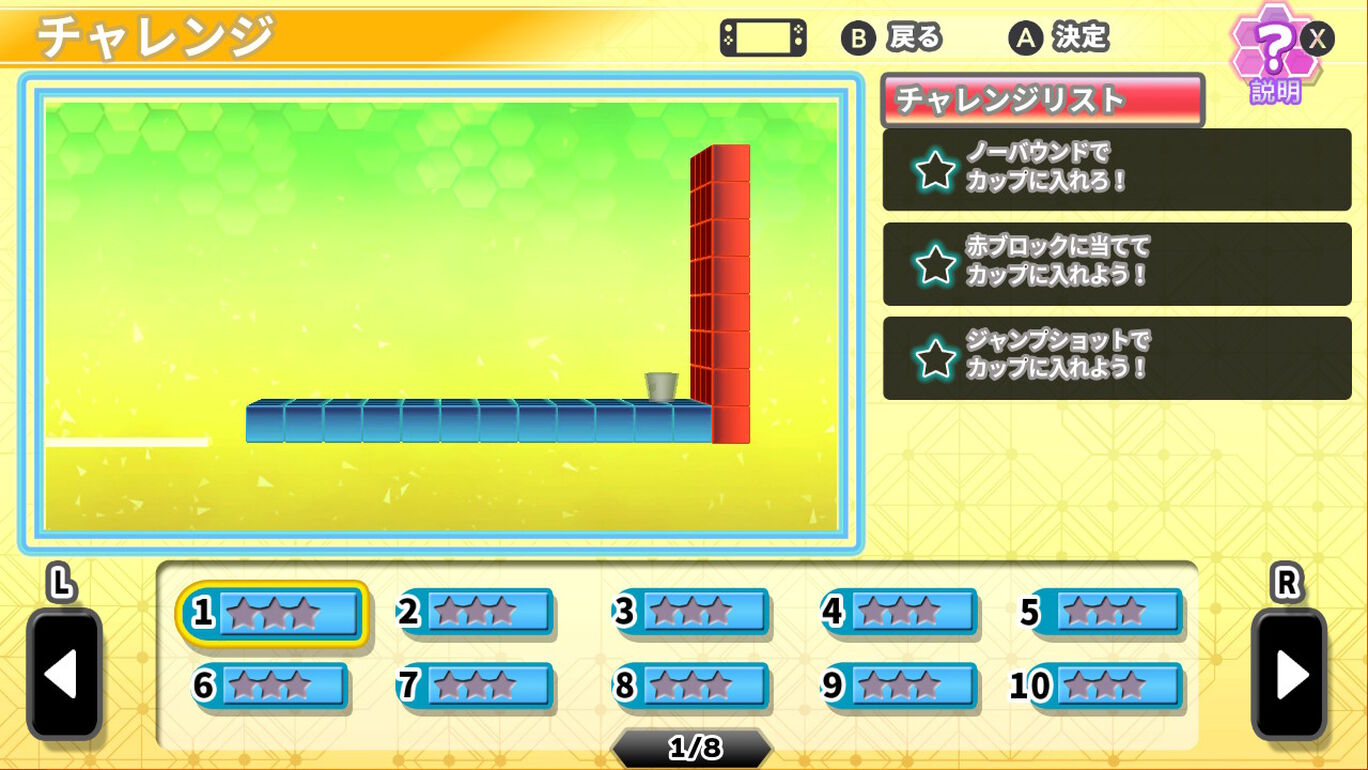Toggle the last star on level 8 button
This screenshot has width=1368, height=770.
pos(720,686)
